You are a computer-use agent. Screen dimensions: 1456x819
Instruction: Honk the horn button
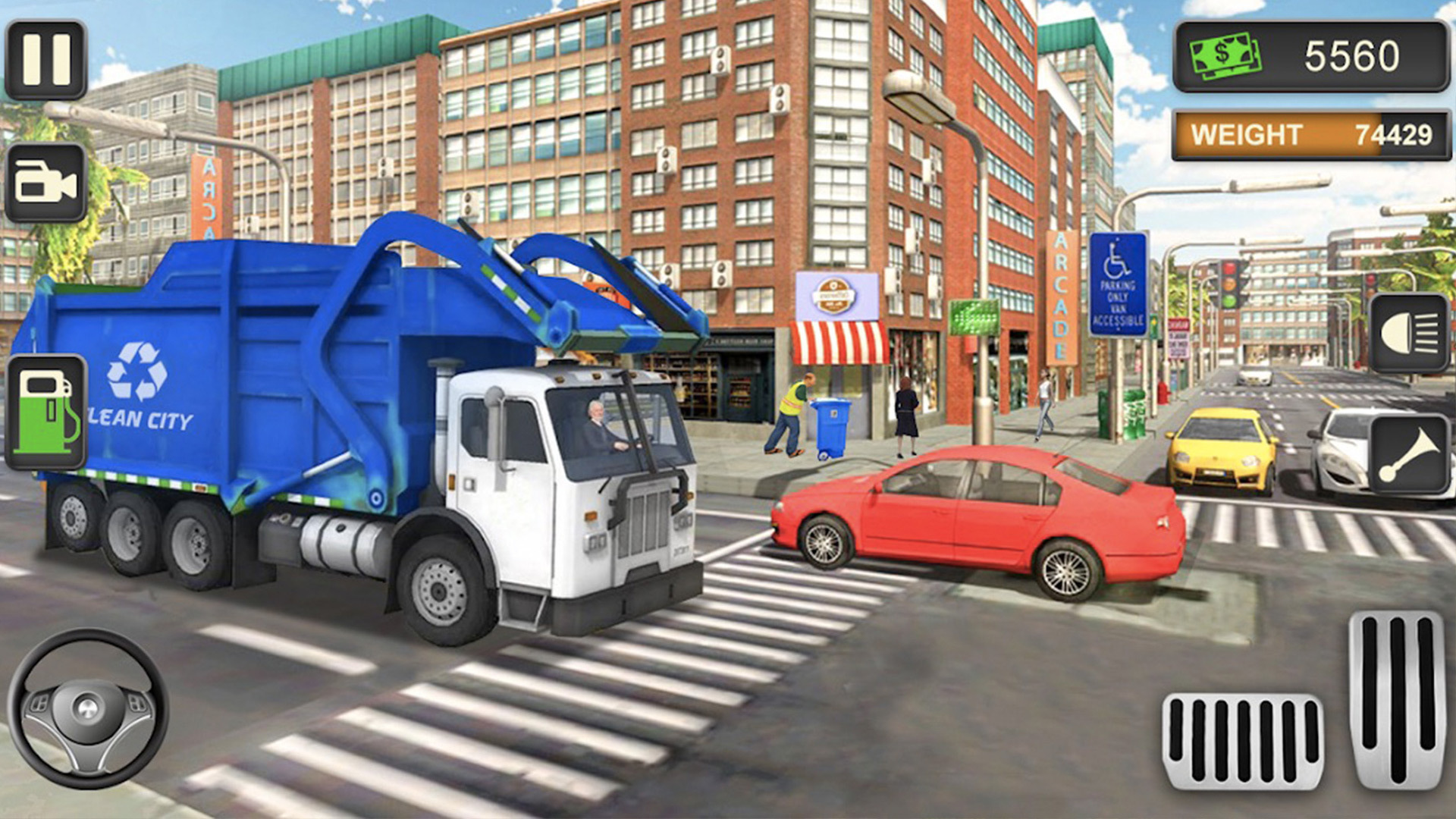point(1409,456)
